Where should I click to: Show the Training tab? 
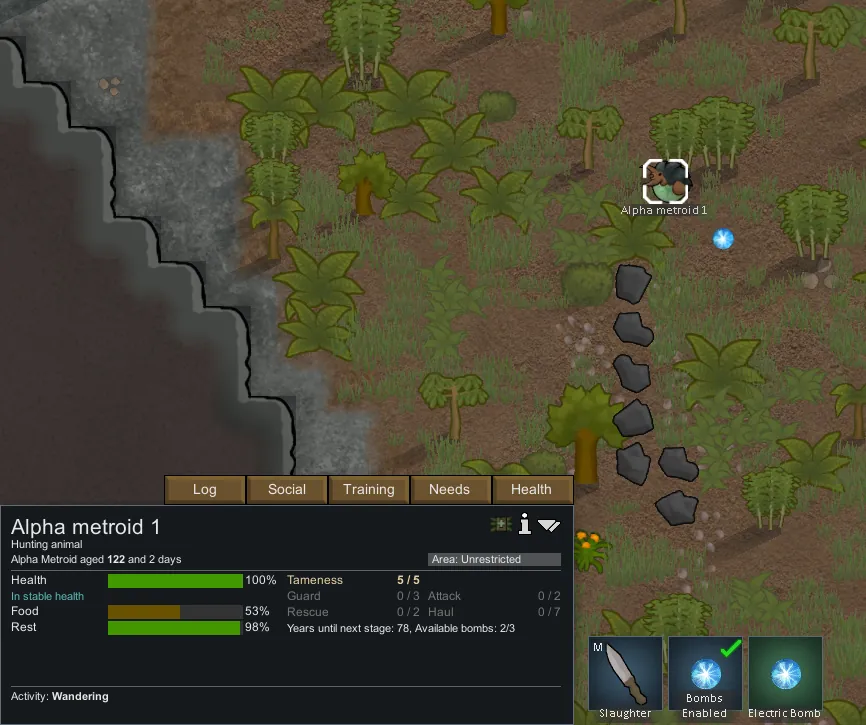tap(369, 489)
